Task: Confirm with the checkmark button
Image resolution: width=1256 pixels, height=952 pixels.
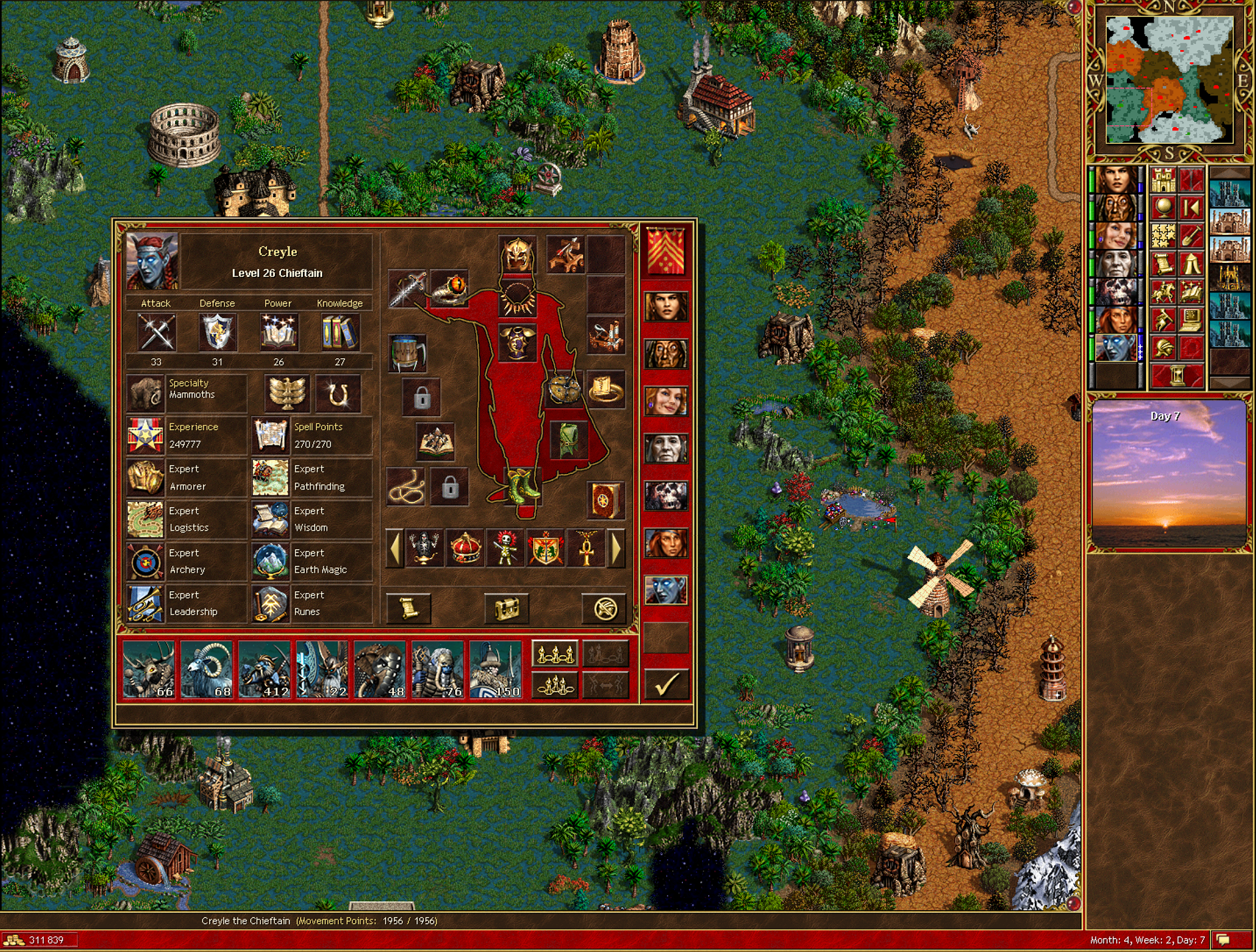Action: tap(666, 683)
